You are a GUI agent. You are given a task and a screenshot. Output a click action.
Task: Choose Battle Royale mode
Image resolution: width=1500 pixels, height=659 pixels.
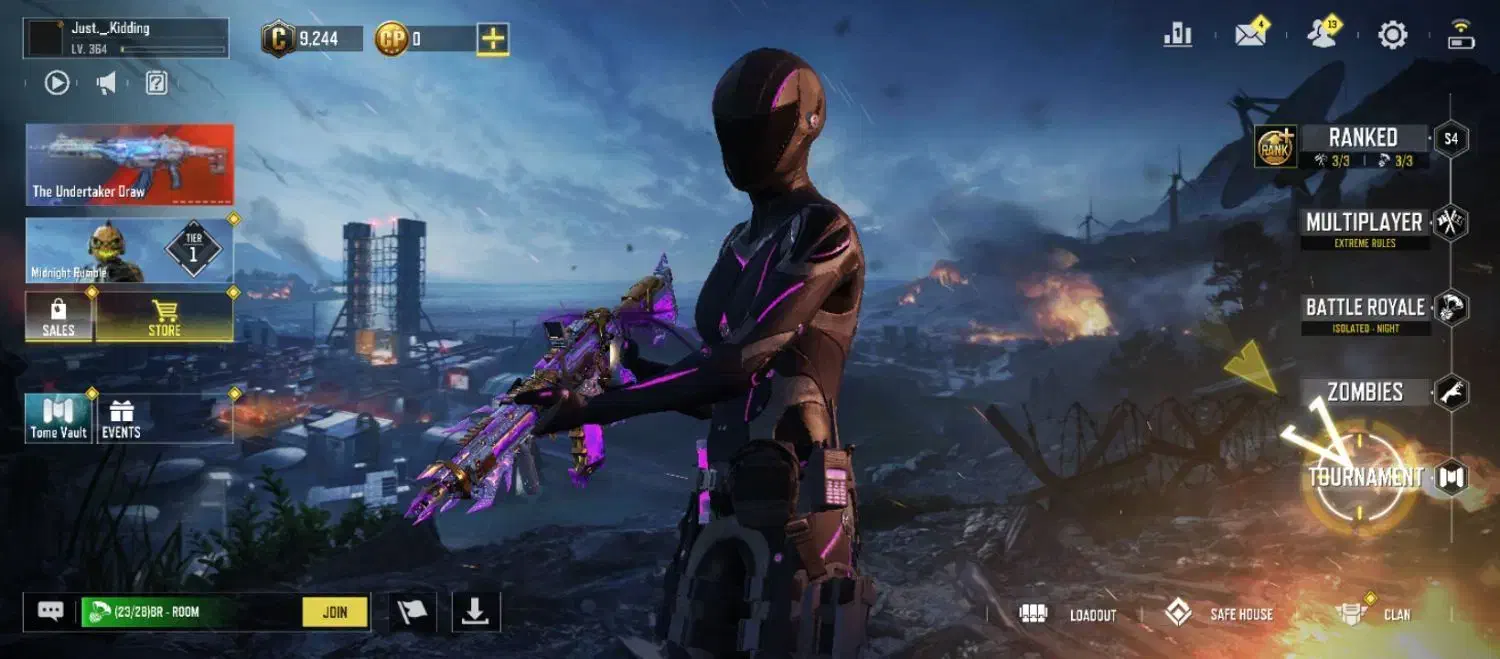[1365, 308]
